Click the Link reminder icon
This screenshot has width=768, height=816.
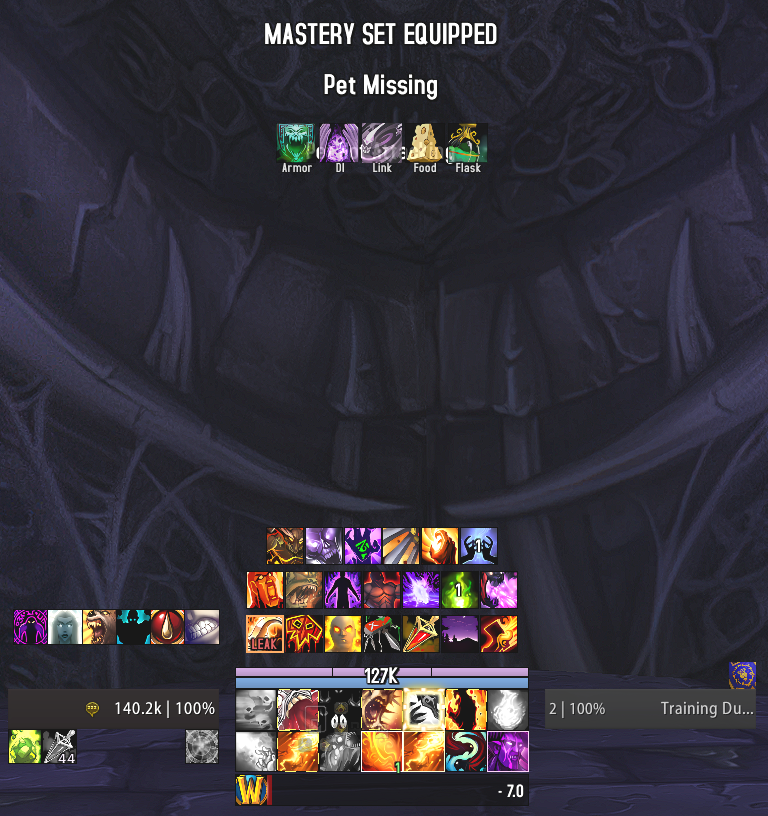[382, 142]
